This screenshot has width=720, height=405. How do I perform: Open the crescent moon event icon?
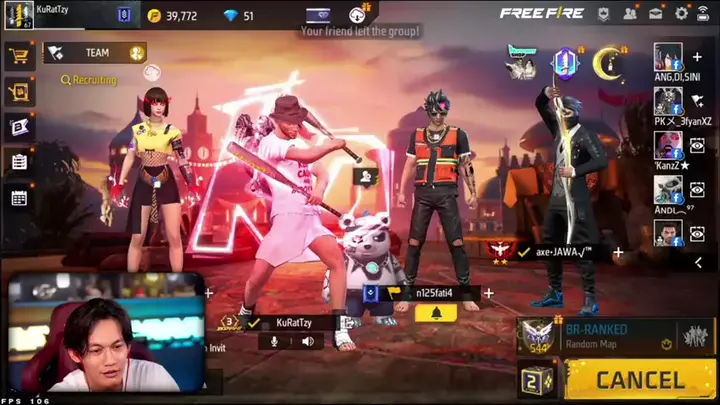point(608,64)
